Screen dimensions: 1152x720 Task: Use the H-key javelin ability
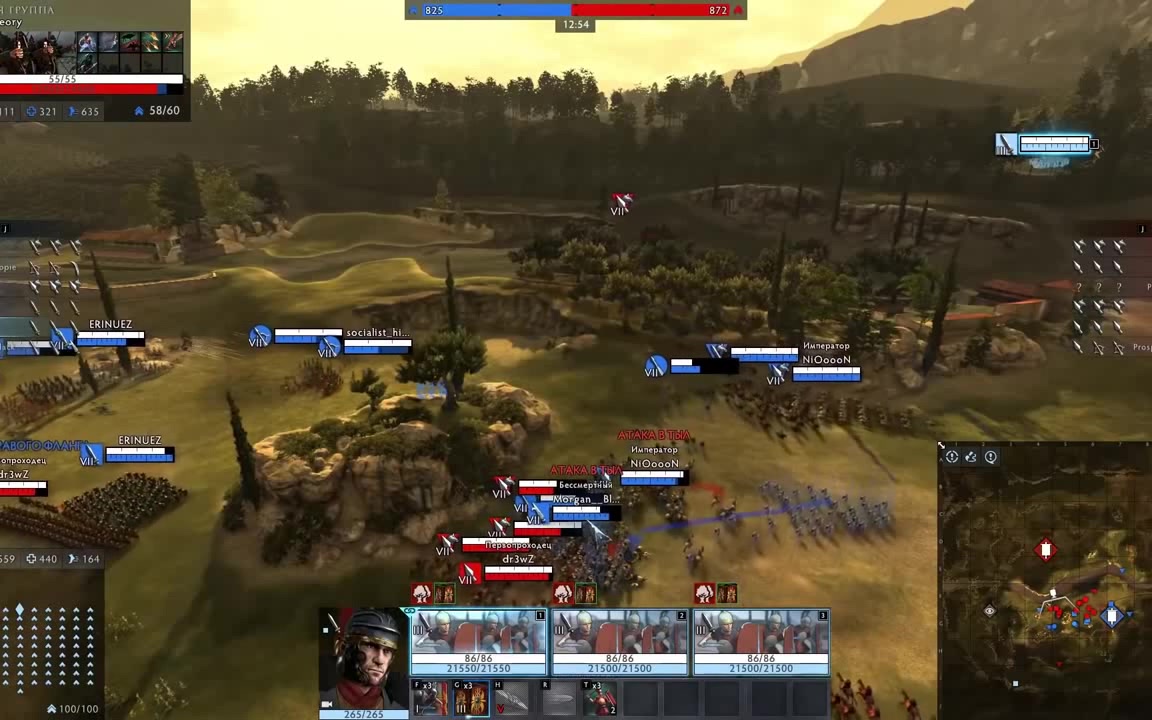[512, 698]
